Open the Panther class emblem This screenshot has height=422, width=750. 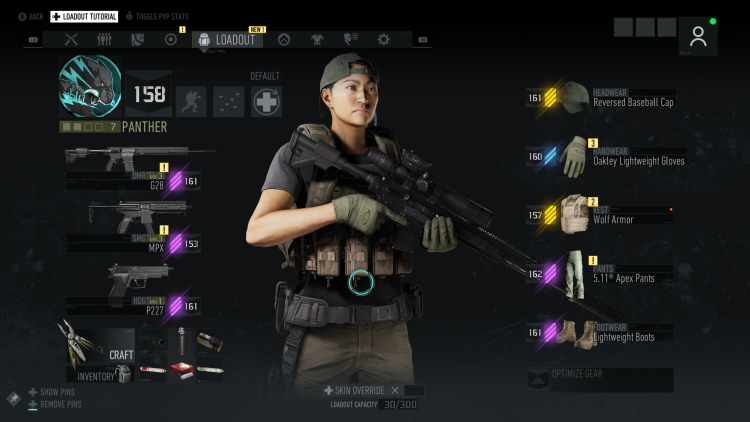tap(90, 85)
